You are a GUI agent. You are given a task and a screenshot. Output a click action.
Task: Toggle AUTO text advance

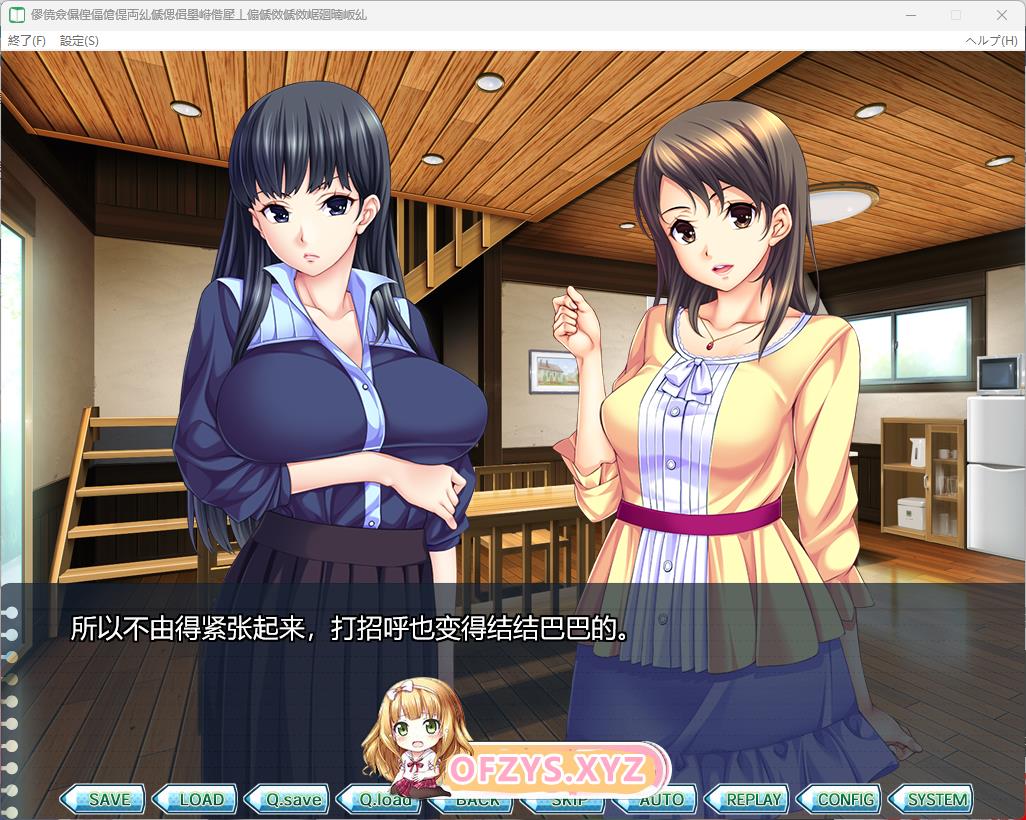tap(657, 800)
